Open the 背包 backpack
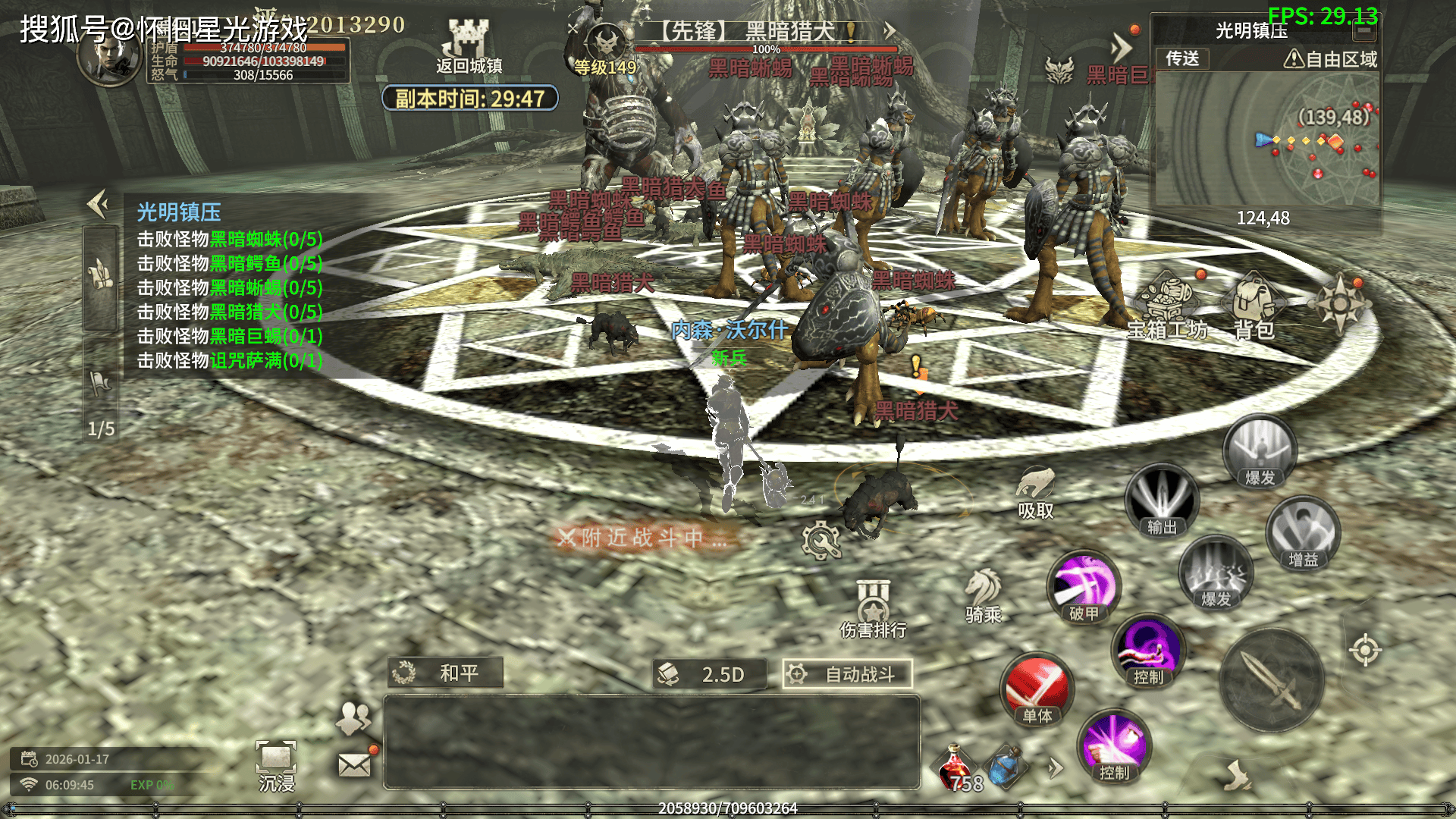The width and height of the screenshot is (1456, 819). (x=1254, y=307)
